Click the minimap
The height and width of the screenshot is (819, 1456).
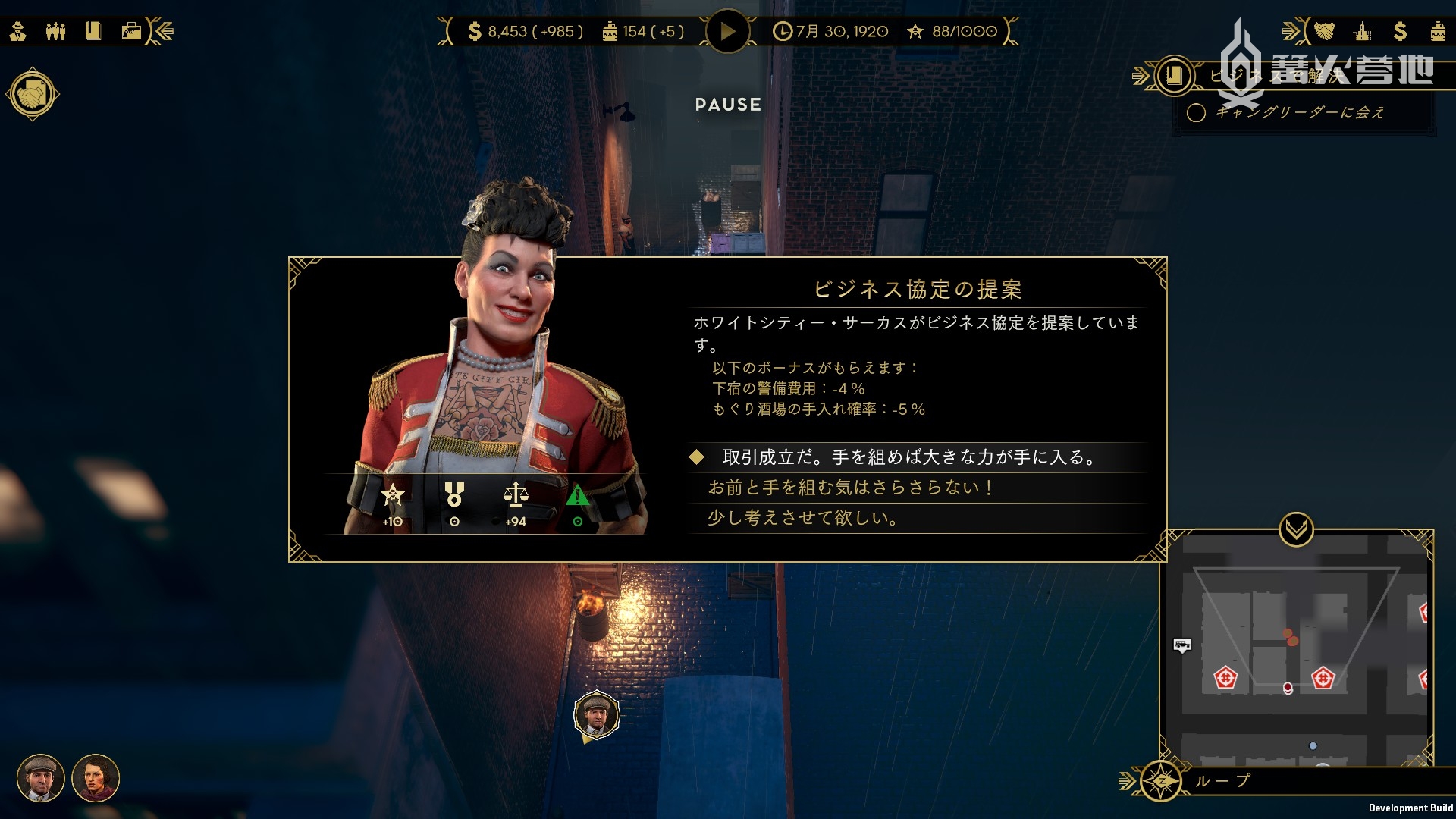1296,652
